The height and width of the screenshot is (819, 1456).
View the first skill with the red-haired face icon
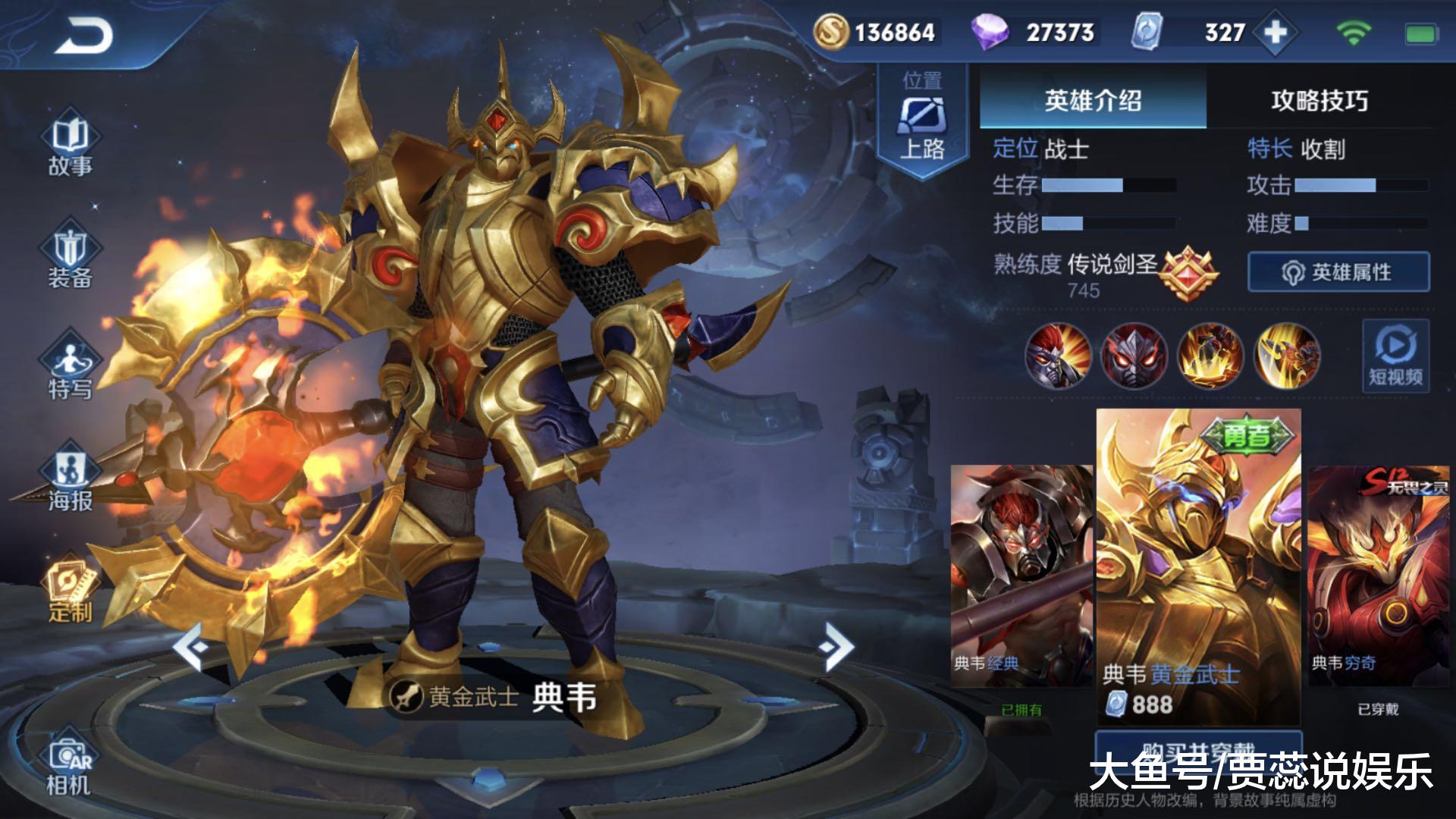(x=1058, y=356)
